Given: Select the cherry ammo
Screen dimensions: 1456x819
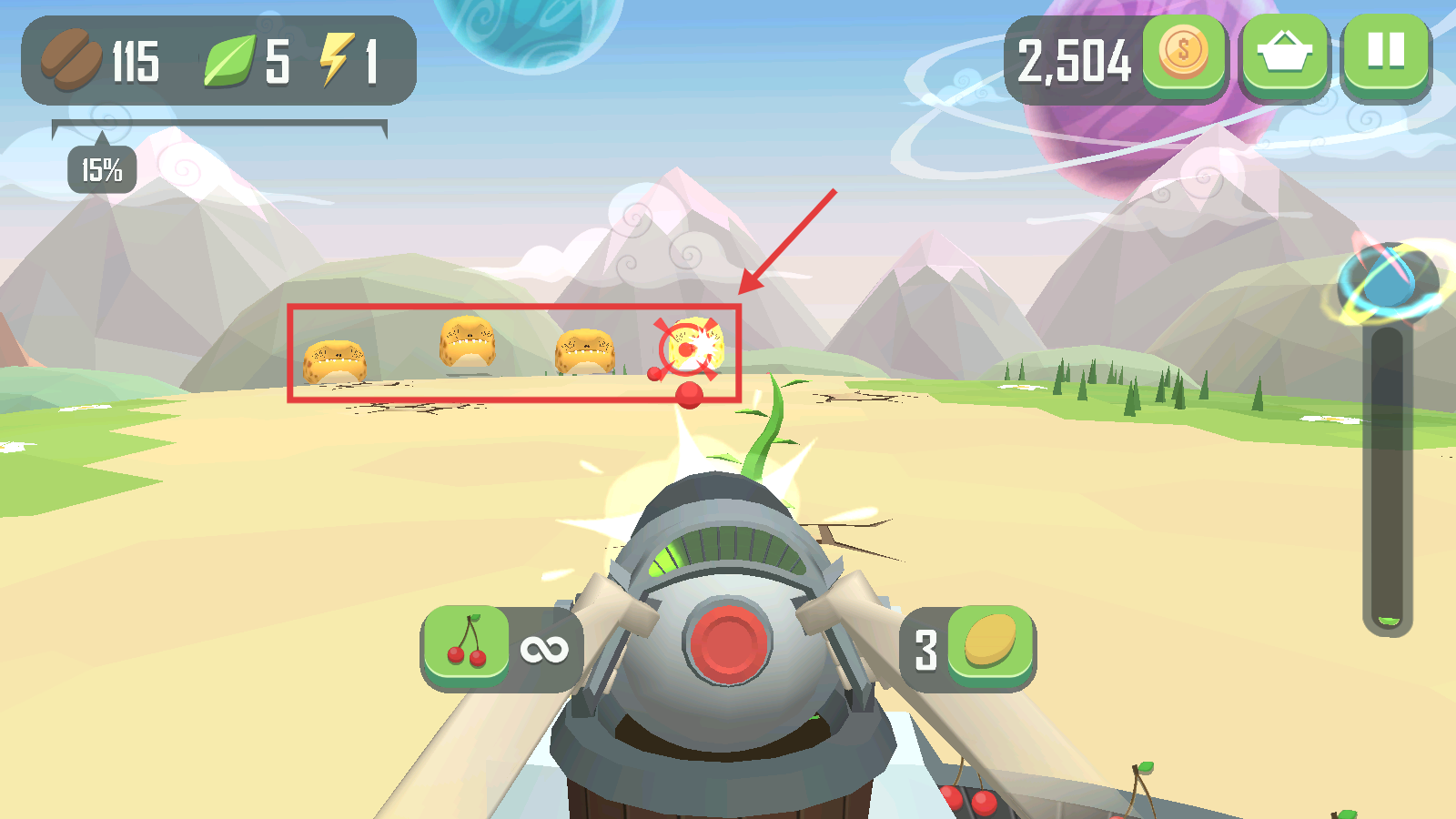Looking at the screenshot, I should coord(467,644).
